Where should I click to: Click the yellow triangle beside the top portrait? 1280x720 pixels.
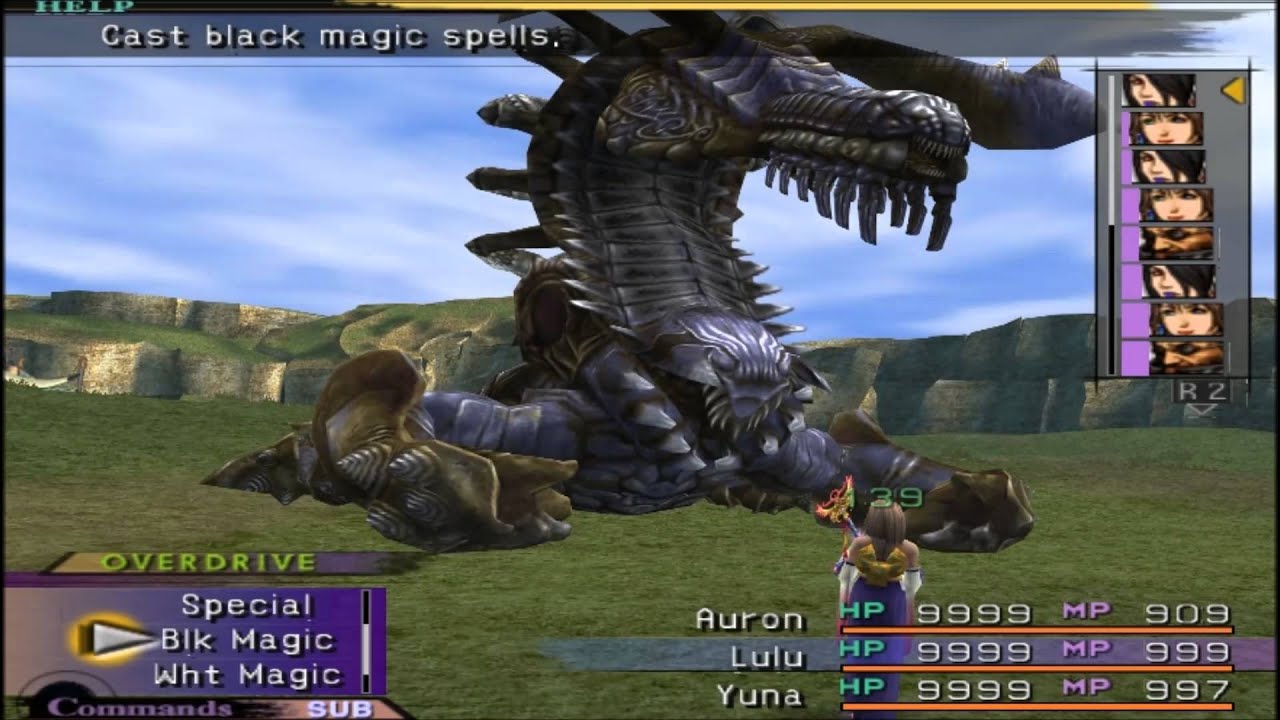[1235, 88]
